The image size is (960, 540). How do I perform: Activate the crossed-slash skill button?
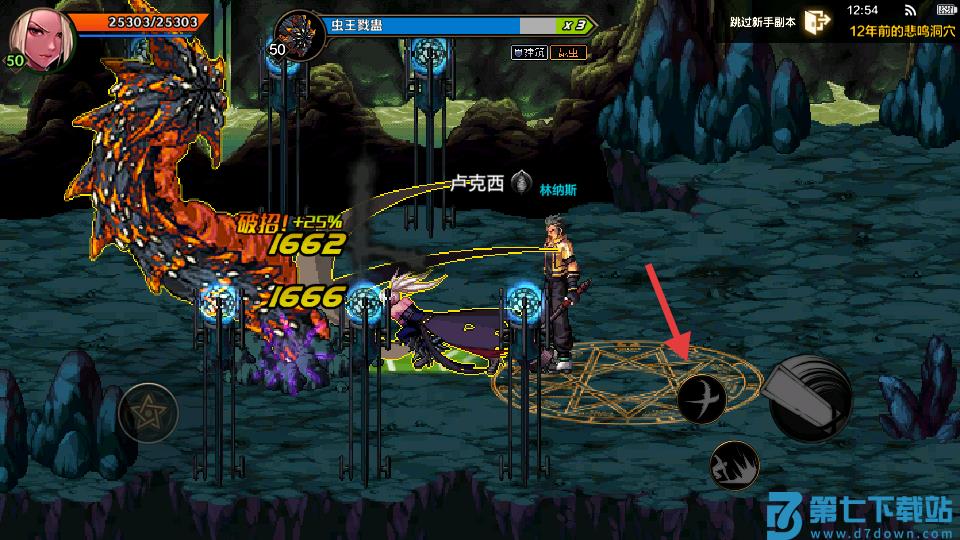point(702,399)
